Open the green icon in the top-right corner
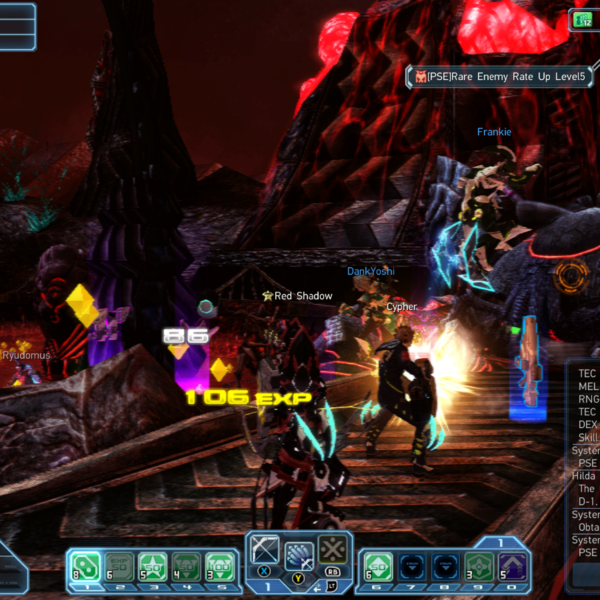This screenshot has width=600, height=600. point(583,19)
